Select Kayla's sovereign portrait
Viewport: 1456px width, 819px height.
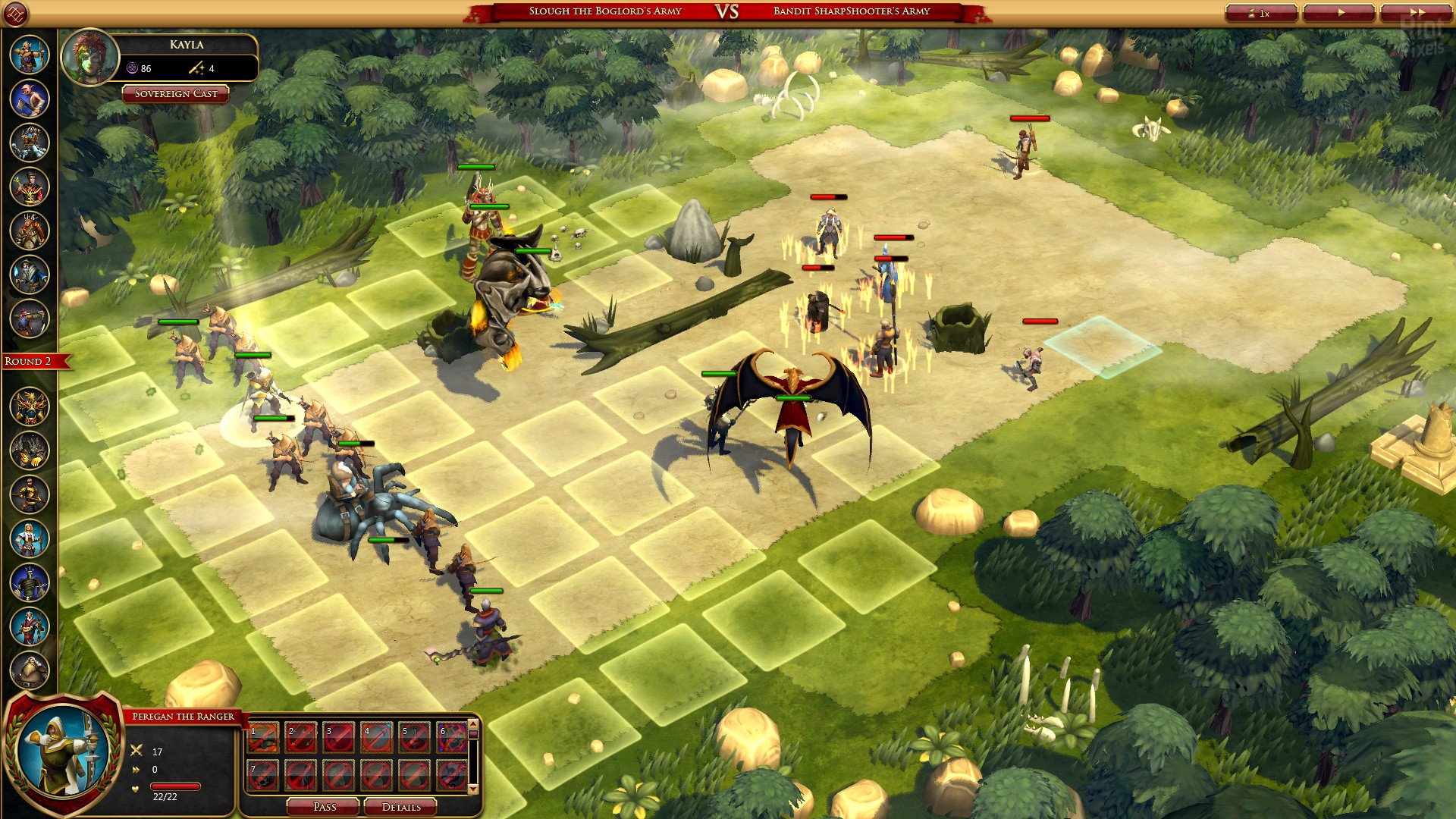[x=90, y=57]
